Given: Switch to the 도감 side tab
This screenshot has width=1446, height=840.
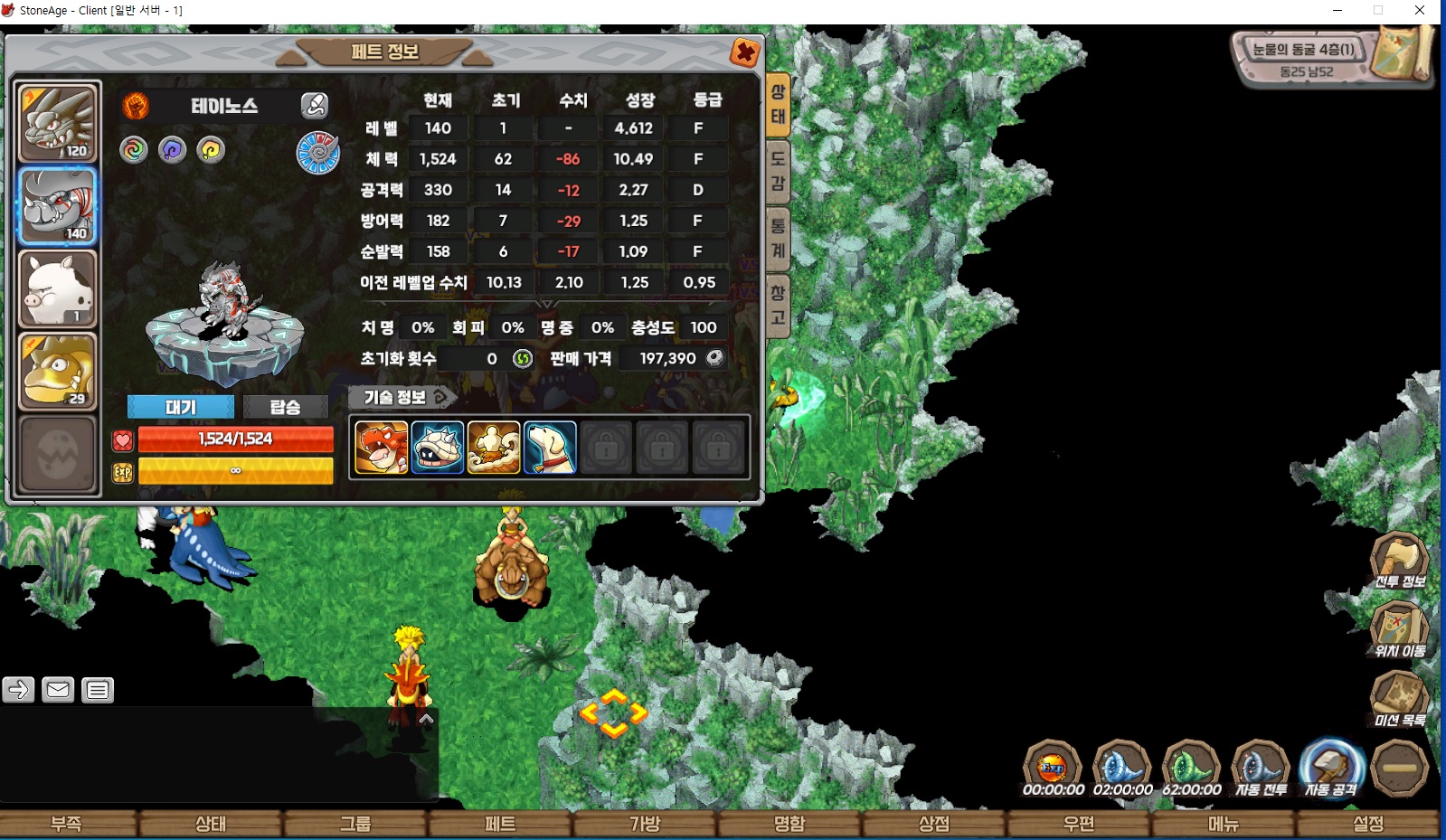Looking at the screenshot, I should click(x=778, y=171).
